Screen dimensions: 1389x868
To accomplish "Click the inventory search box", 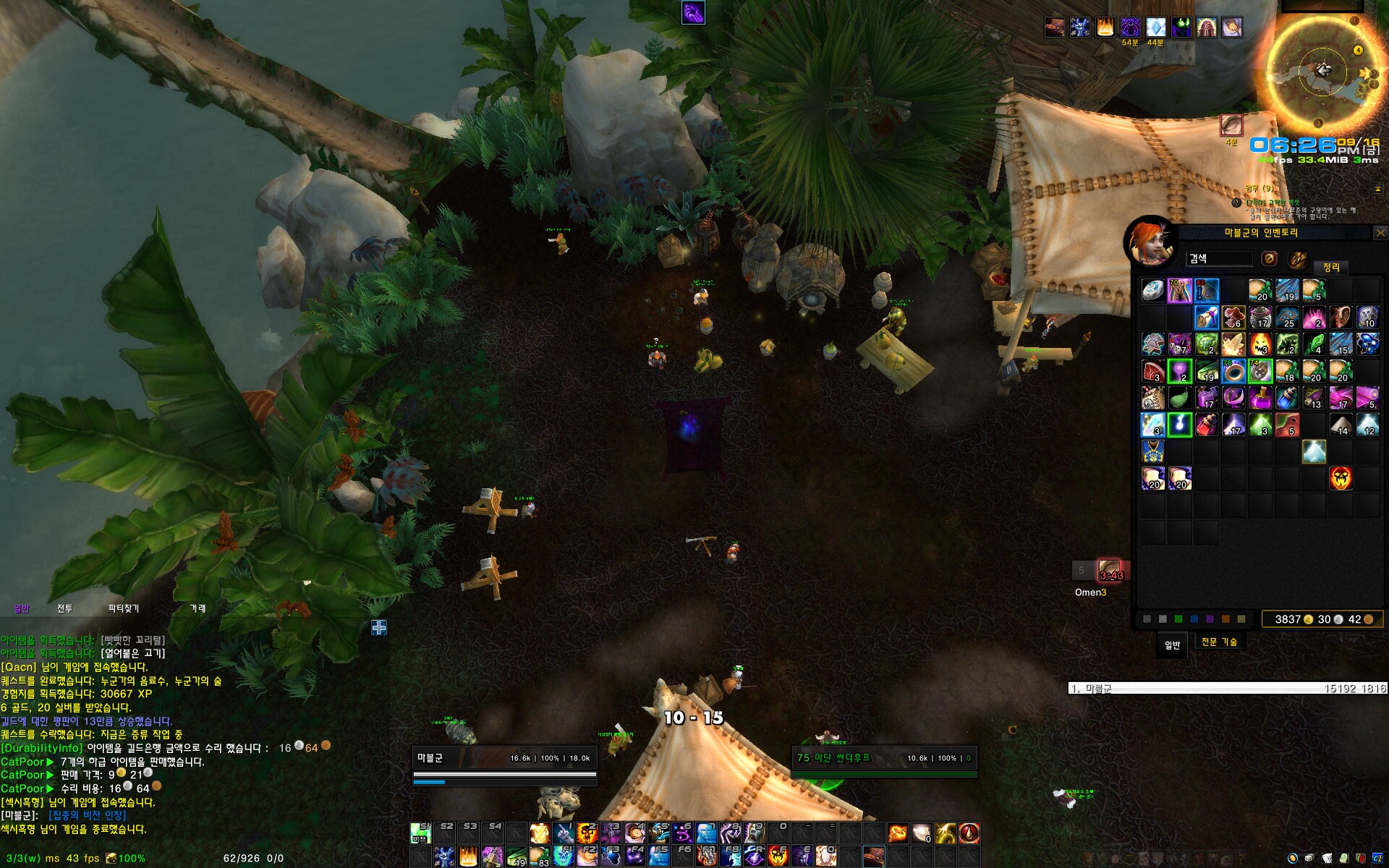I will [1220, 259].
